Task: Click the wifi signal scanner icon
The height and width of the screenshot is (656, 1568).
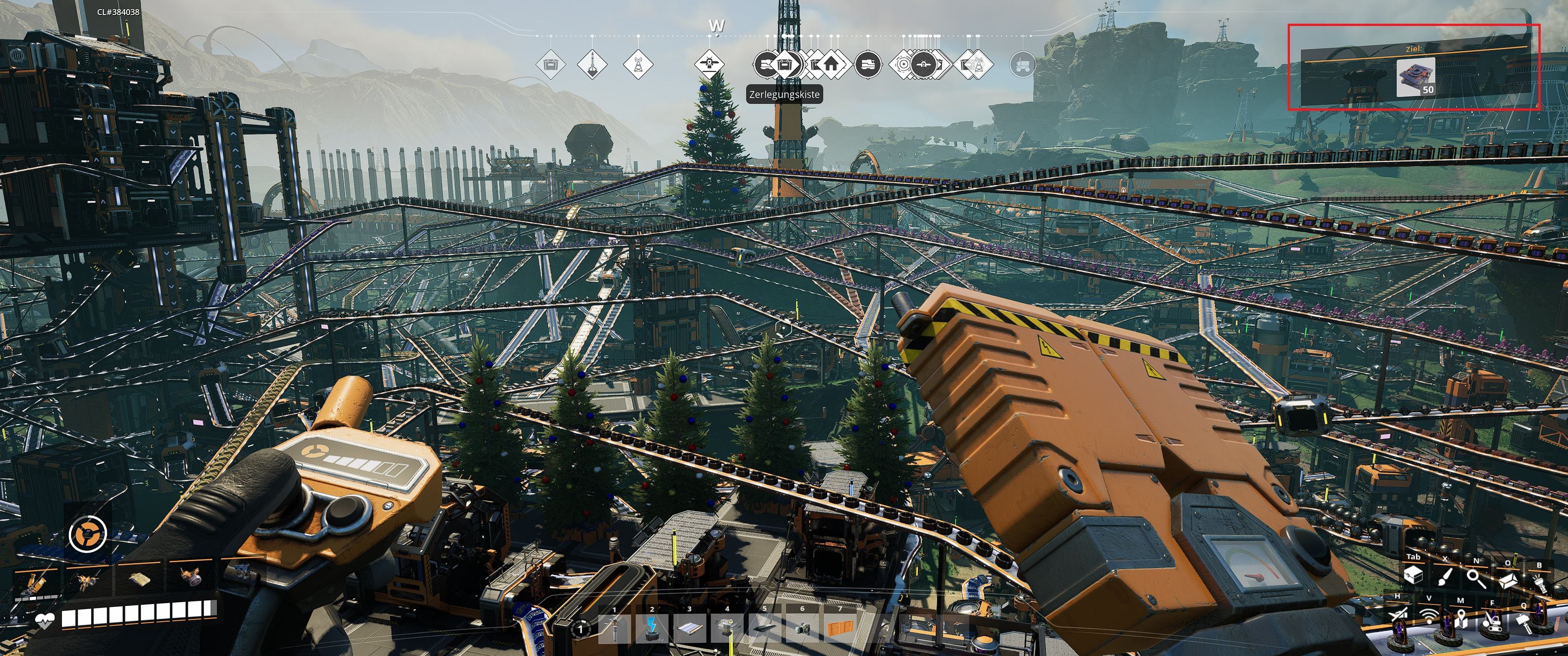Action: pyautogui.click(x=1429, y=616)
